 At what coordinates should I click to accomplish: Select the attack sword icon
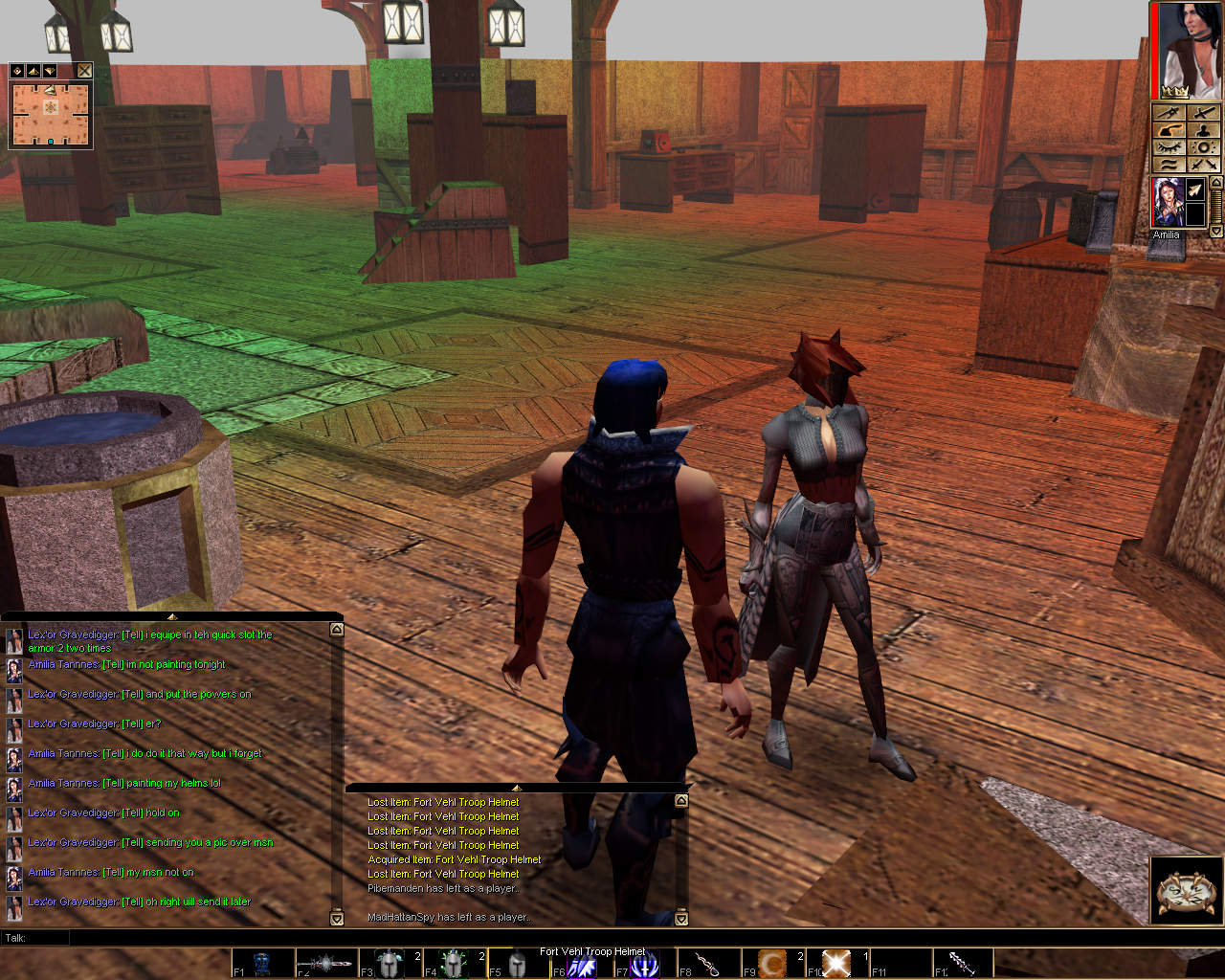pos(1204,112)
